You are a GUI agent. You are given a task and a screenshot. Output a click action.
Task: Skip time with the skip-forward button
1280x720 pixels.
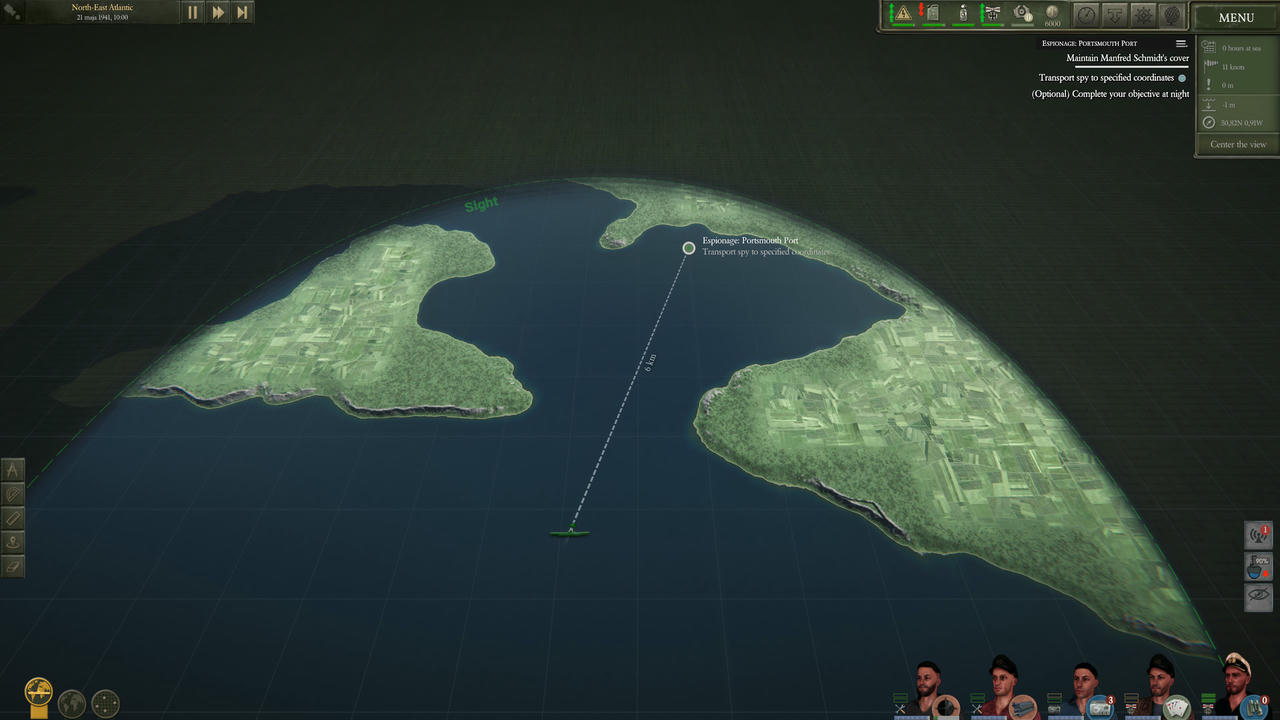[242, 13]
